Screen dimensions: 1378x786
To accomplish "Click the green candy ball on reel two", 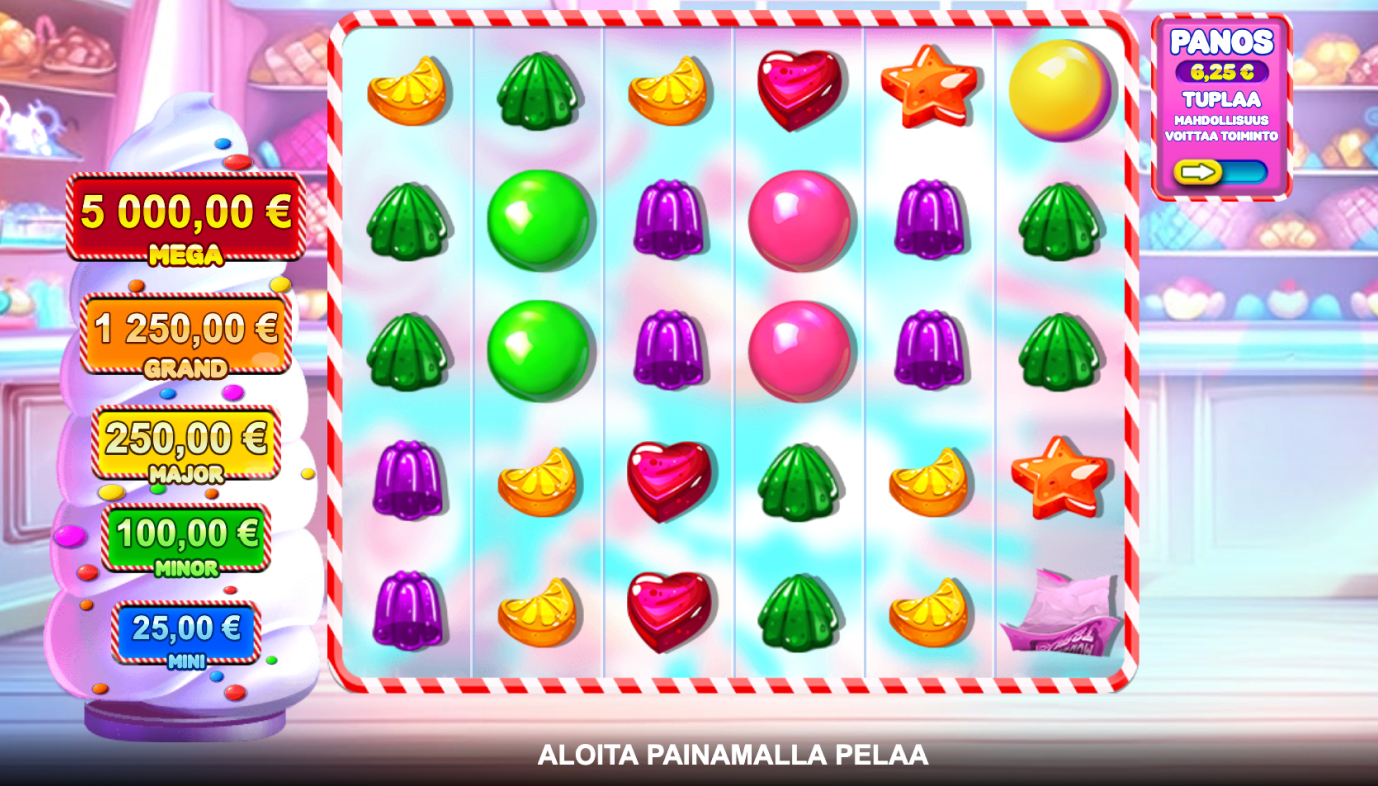I will click(x=540, y=220).
